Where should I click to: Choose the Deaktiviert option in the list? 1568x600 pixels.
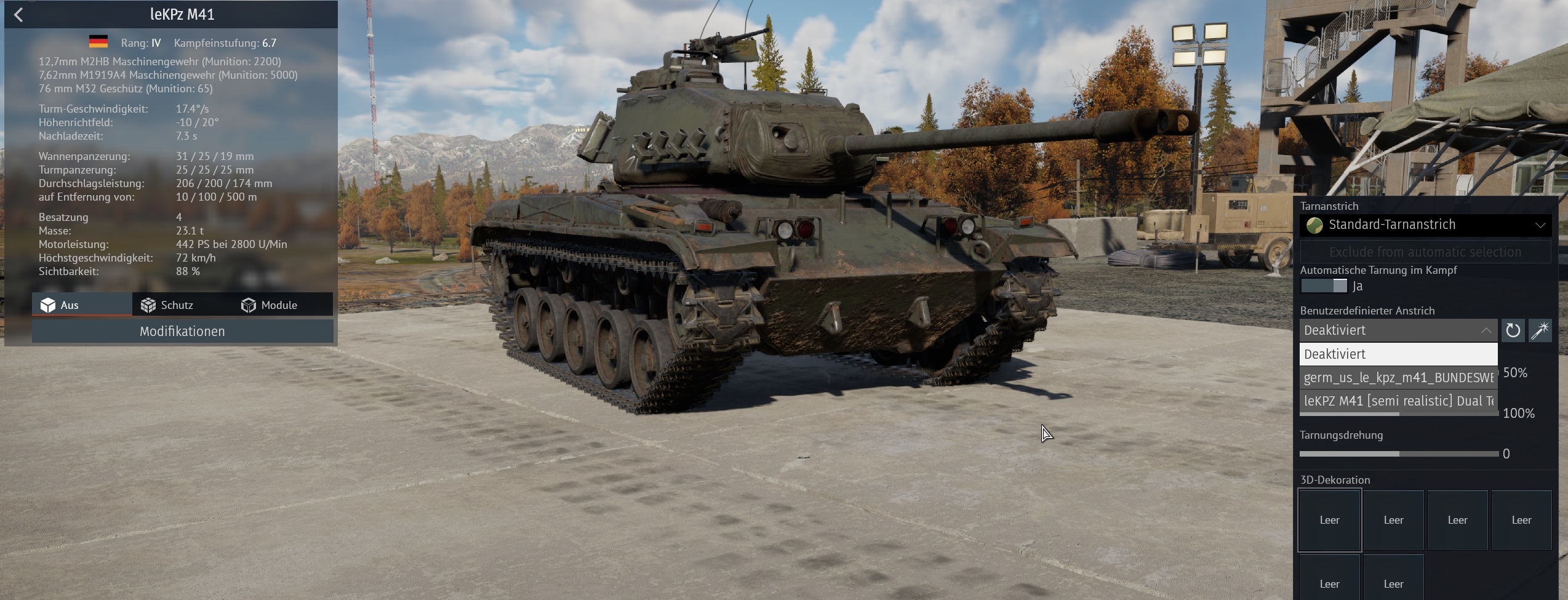point(1398,354)
